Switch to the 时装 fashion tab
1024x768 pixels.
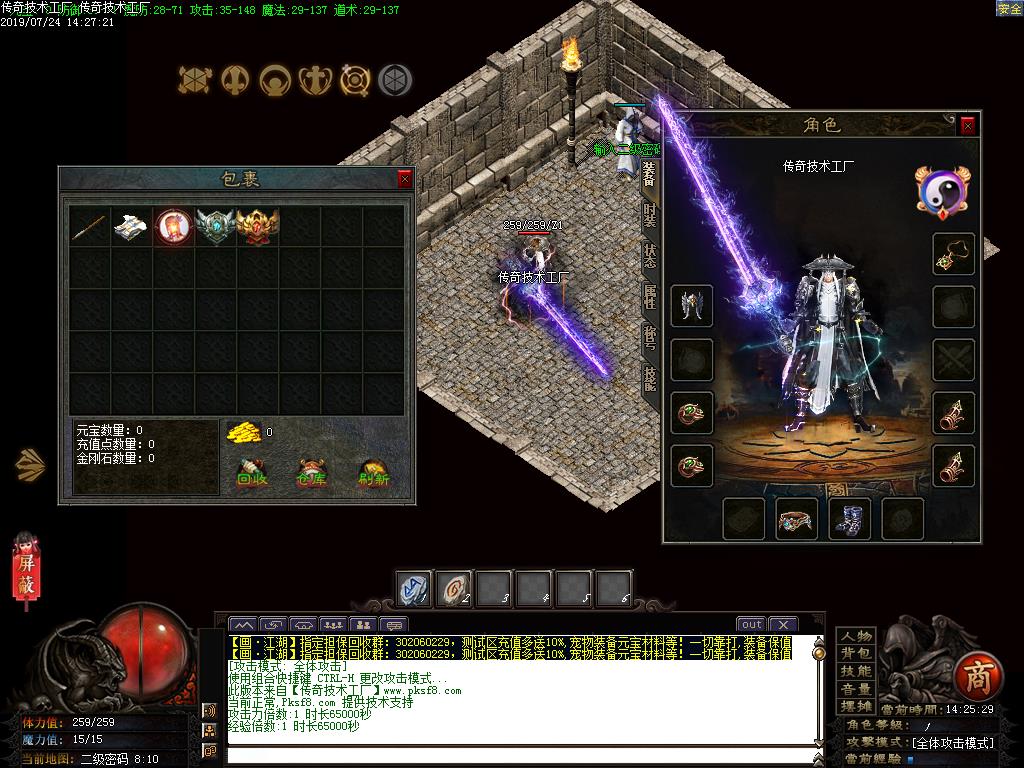[650, 217]
